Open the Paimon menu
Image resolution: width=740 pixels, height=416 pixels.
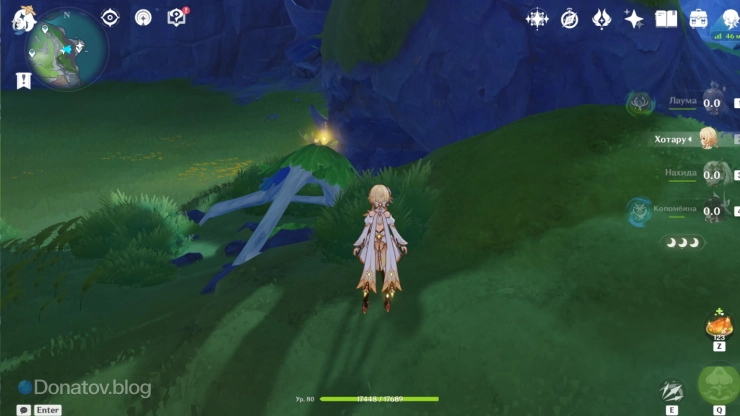(x=24, y=19)
